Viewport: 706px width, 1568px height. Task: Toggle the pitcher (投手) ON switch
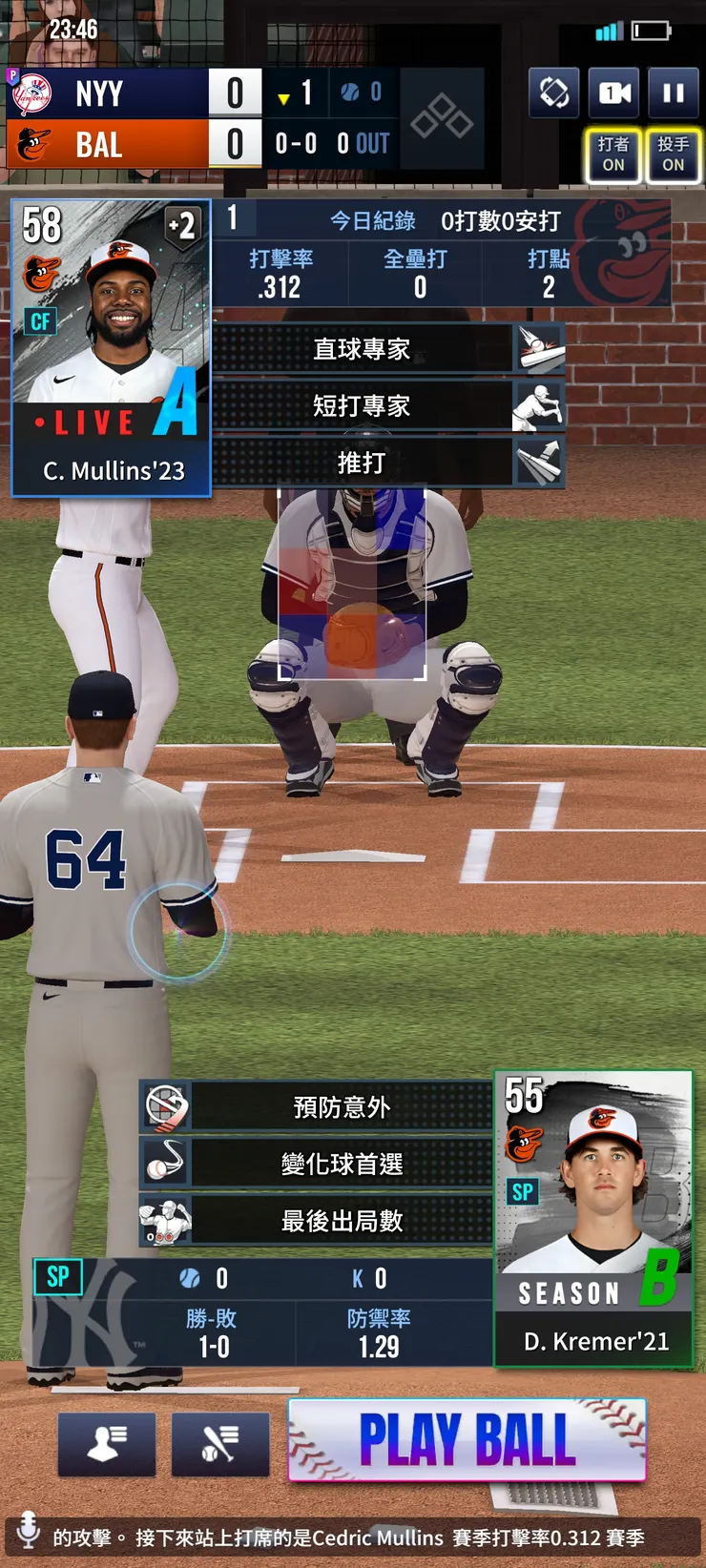[673, 155]
